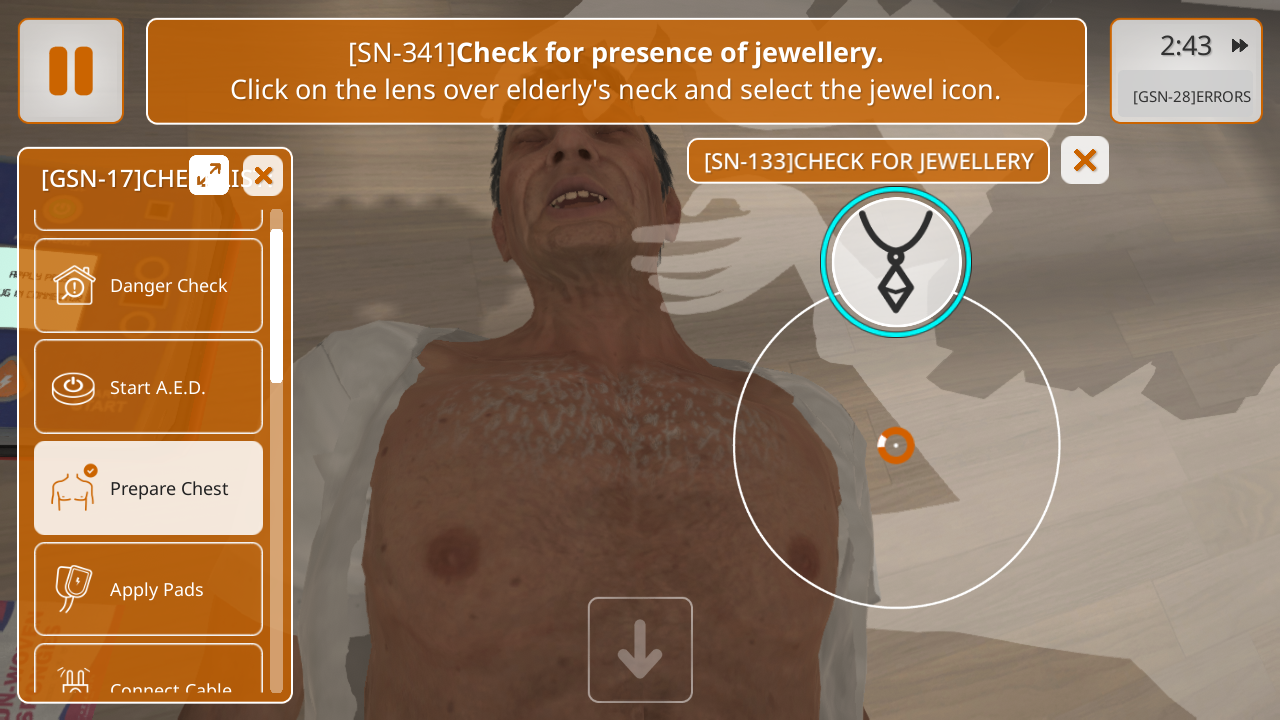Show the errors list
Screen dimensions: 1280x720
click(1191, 97)
